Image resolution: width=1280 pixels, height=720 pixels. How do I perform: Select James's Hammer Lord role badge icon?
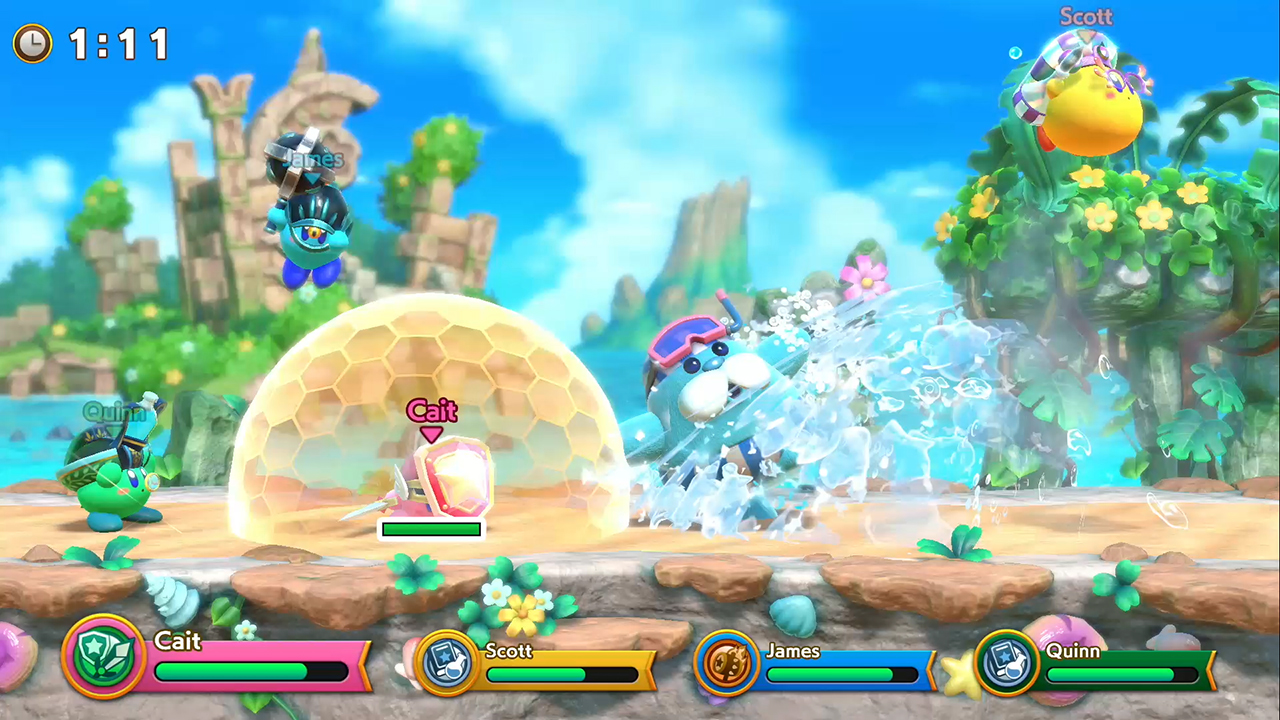click(x=727, y=661)
